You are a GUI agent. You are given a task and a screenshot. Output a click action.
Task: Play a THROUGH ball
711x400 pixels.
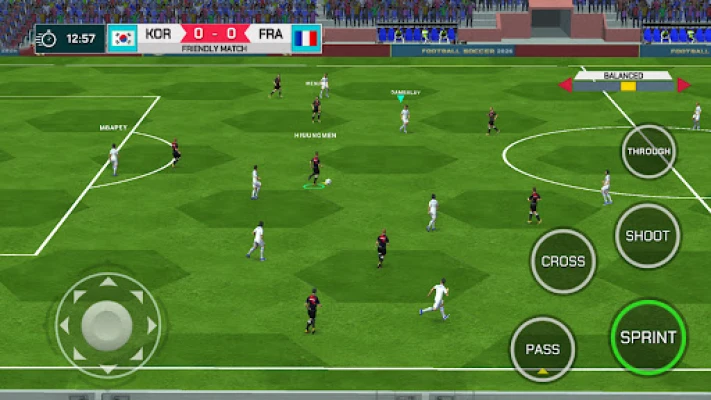pyautogui.click(x=648, y=152)
